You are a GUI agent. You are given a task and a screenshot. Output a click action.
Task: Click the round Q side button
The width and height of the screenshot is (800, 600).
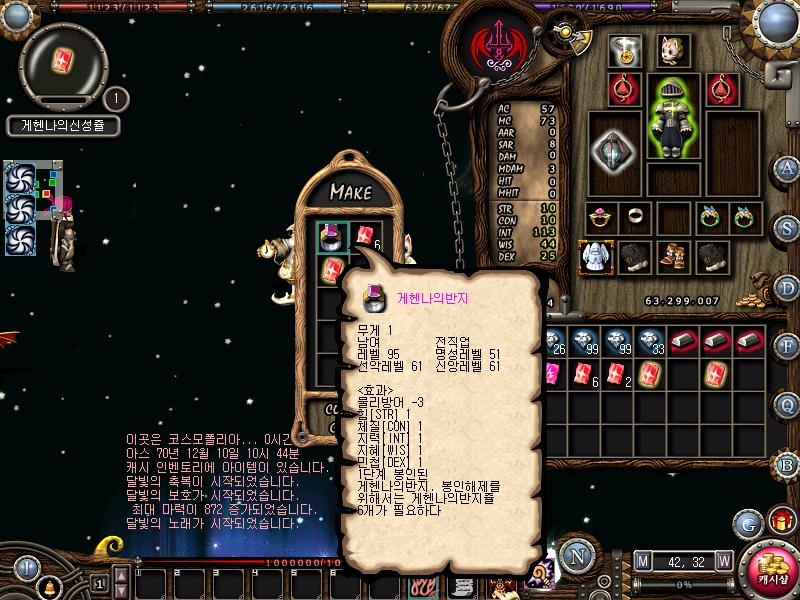[x=788, y=403]
